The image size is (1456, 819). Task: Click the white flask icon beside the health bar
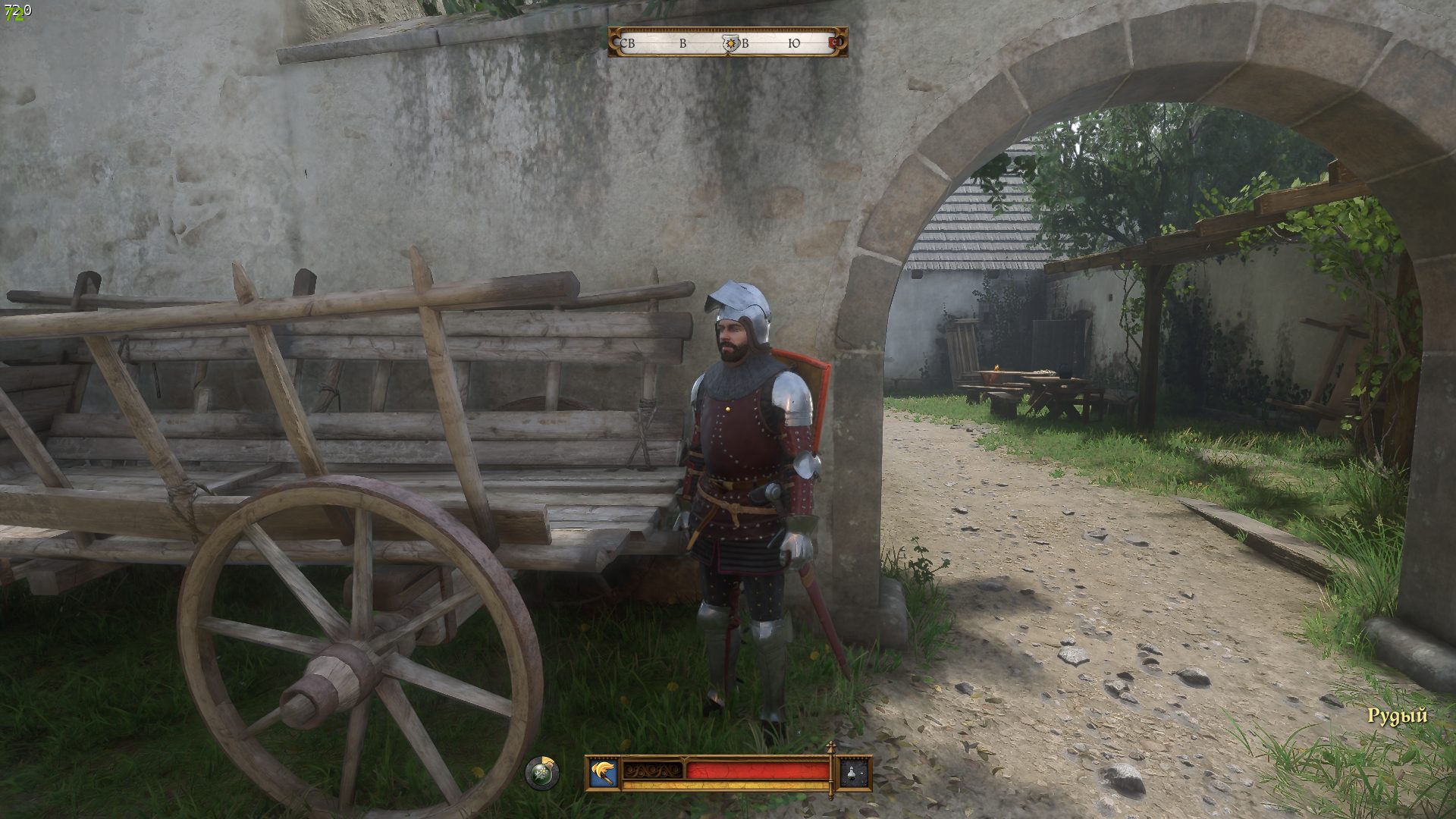click(855, 773)
